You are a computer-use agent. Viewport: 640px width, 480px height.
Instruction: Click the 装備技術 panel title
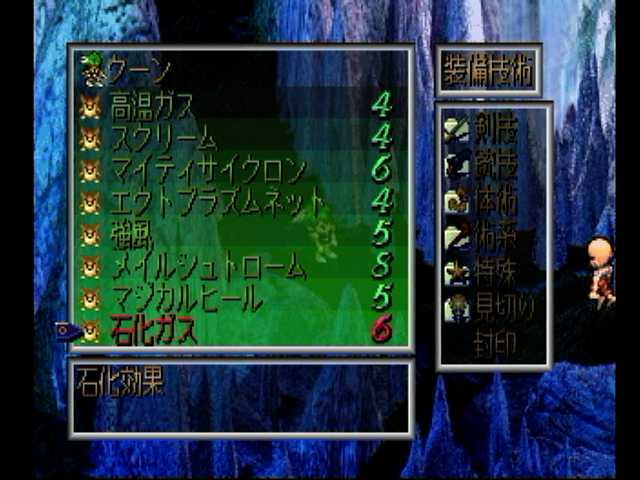[489, 70]
